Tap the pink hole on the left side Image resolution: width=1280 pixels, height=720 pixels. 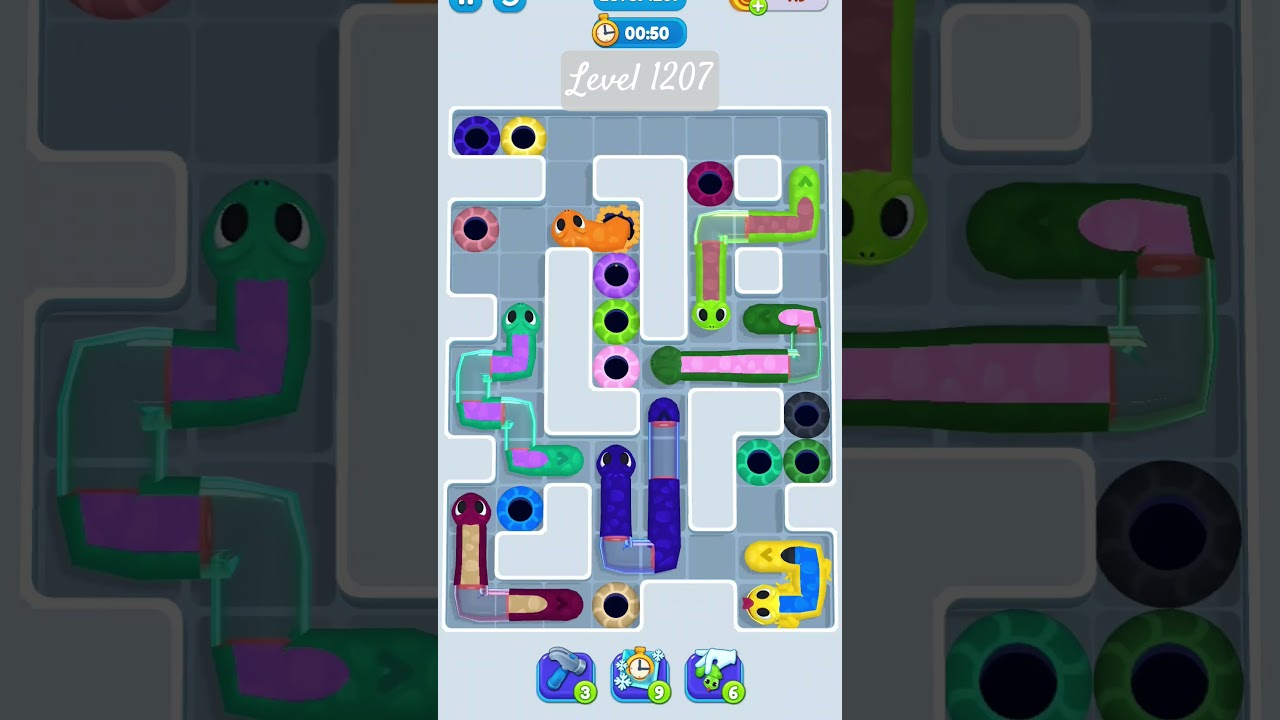(x=476, y=229)
